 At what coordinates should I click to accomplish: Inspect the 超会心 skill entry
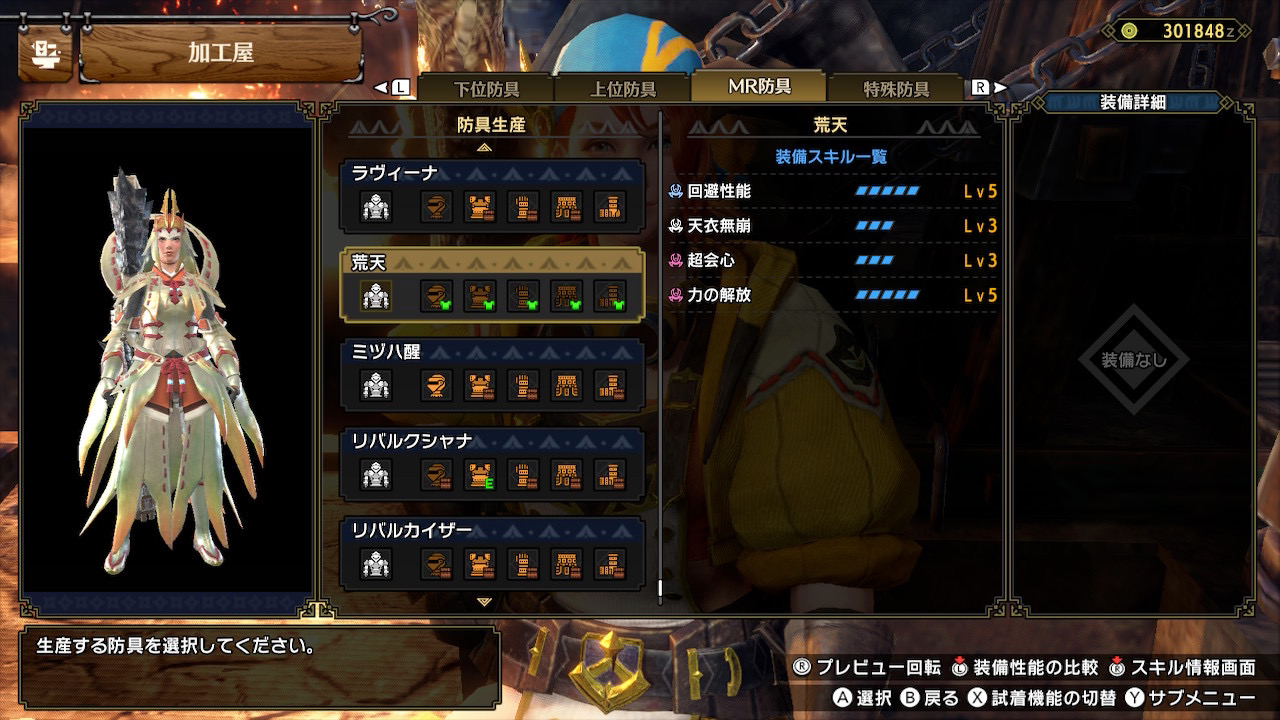833,261
